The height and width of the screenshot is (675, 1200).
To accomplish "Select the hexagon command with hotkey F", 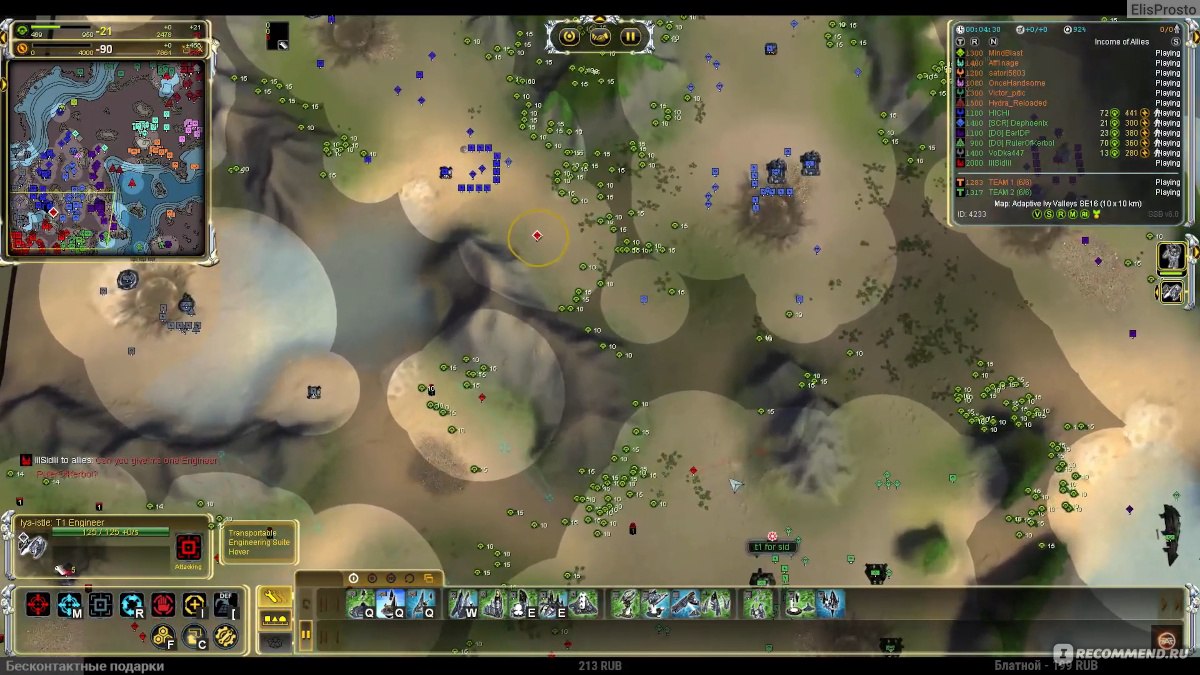I will [x=163, y=635].
